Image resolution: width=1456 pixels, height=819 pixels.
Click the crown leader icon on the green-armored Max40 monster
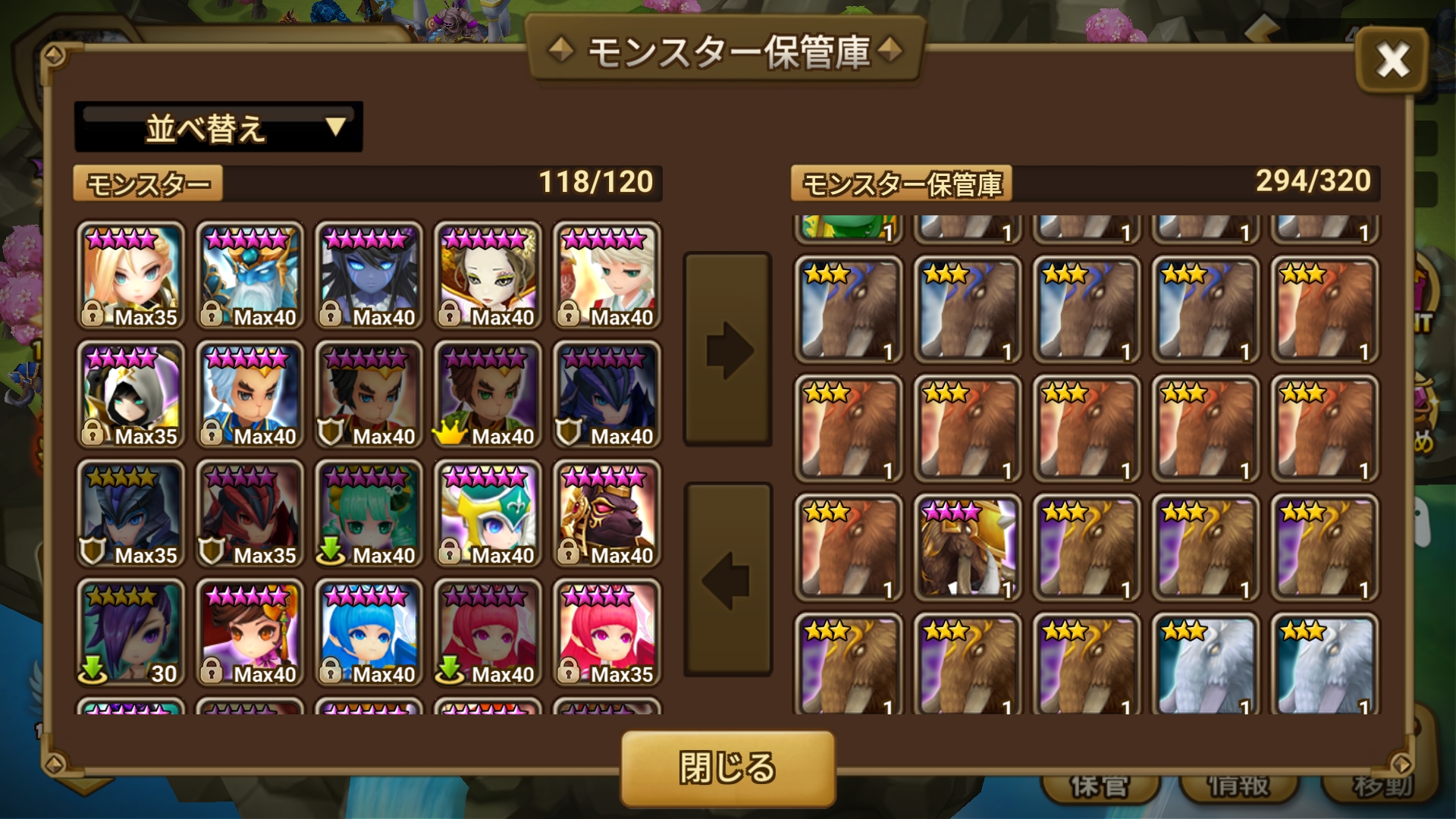pos(449,436)
